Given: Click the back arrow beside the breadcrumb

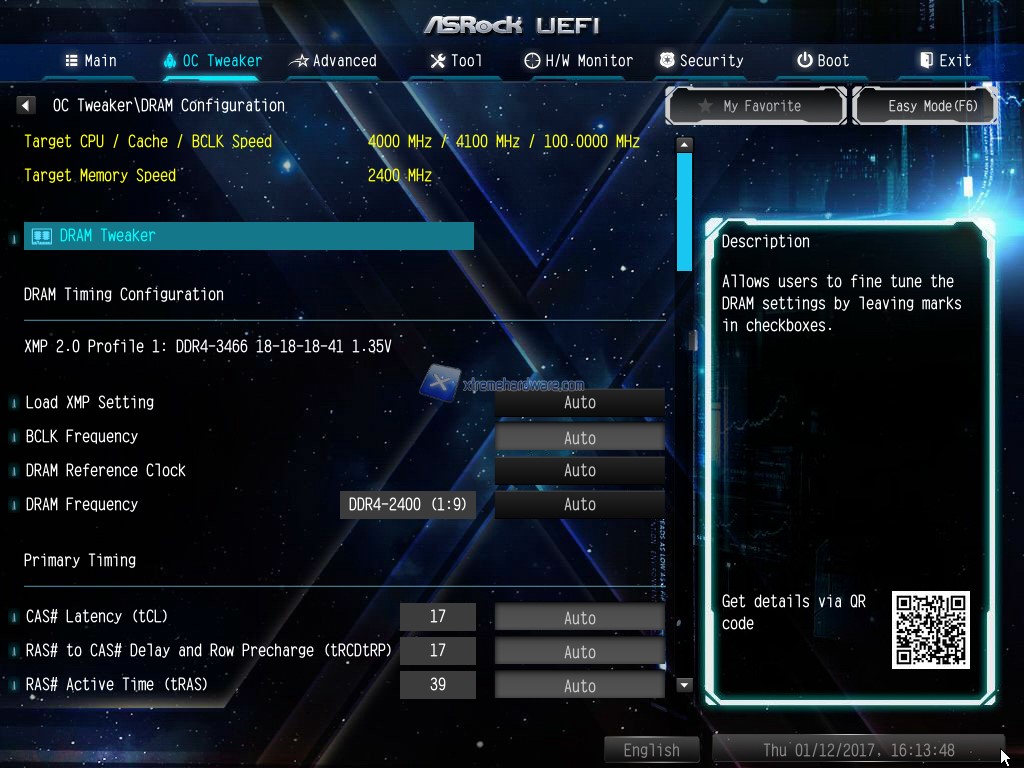Looking at the screenshot, I should coord(27,105).
